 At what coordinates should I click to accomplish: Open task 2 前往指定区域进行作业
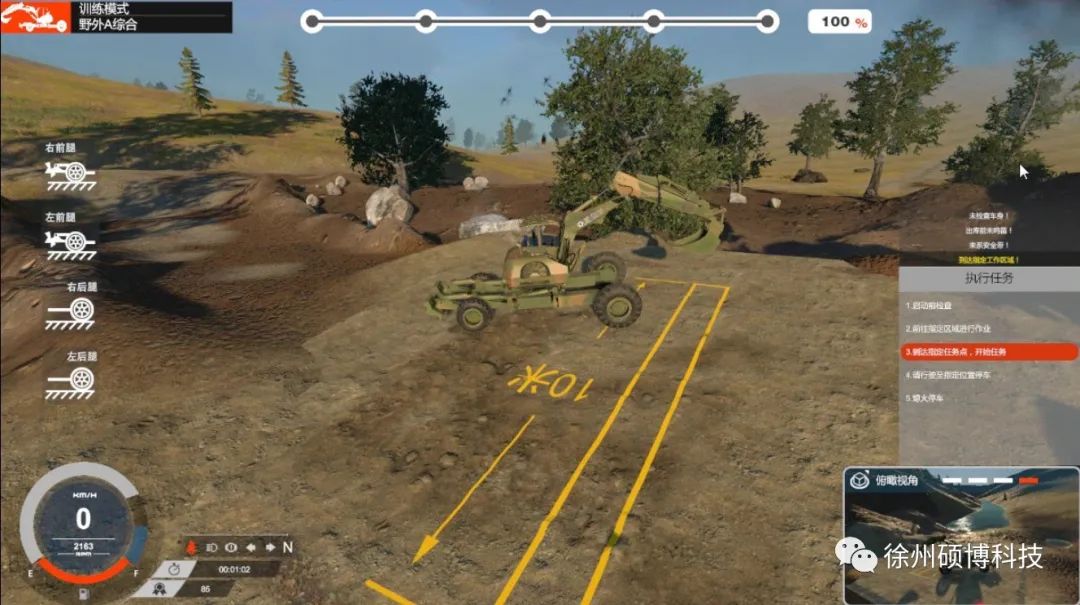(950, 328)
